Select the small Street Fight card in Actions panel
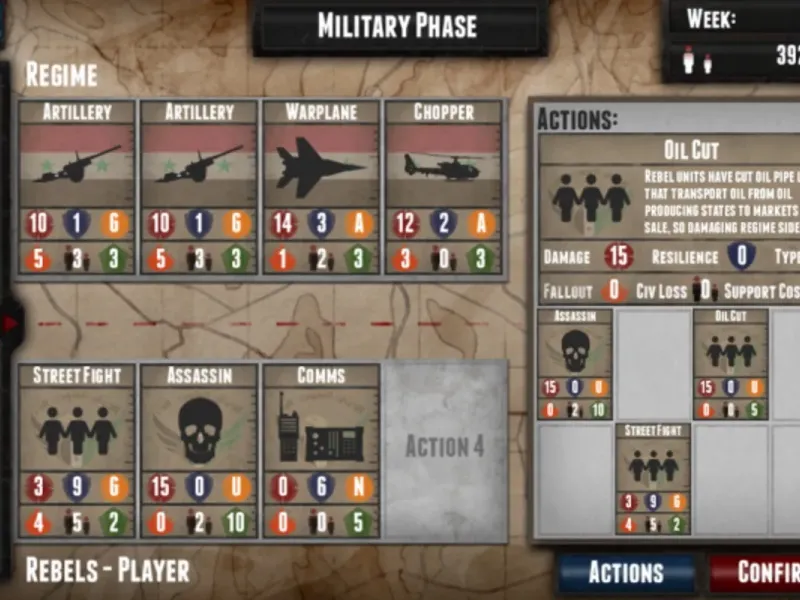This screenshot has width=800, height=600. pyautogui.click(x=653, y=478)
